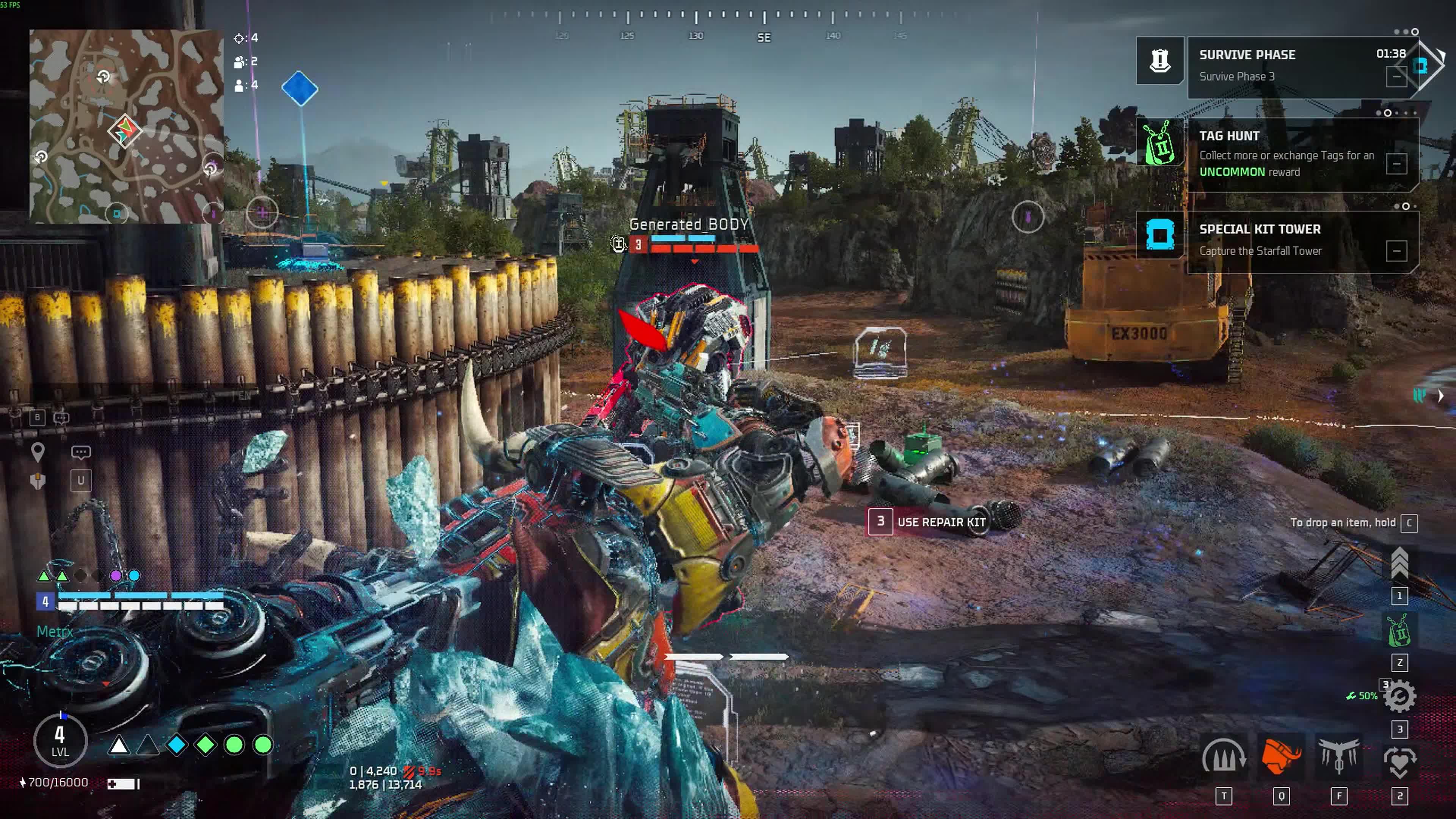Click the map pin ping icon
Screen dimensions: 1456x819
(37, 452)
